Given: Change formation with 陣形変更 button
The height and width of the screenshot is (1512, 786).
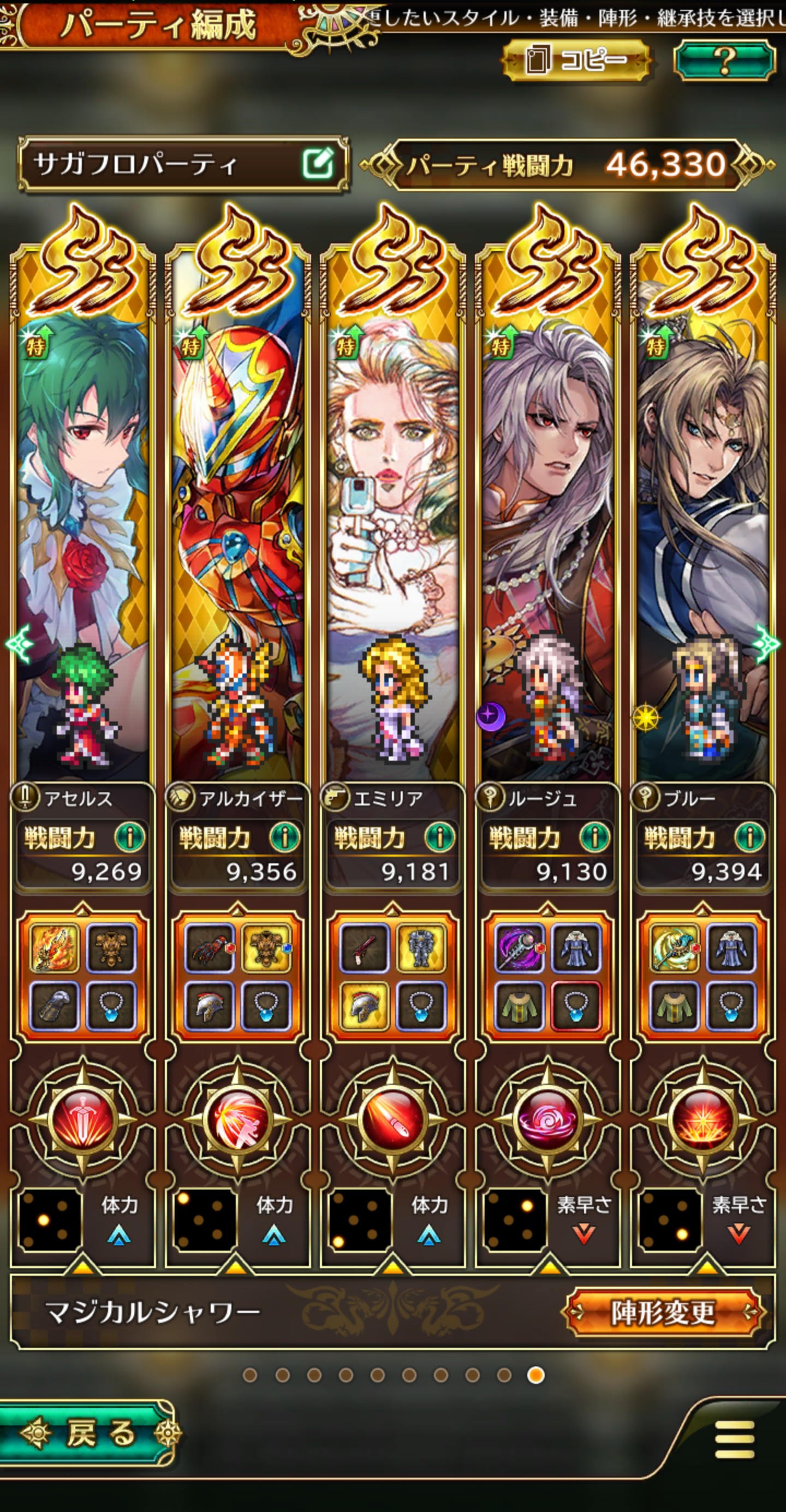Looking at the screenshot, I should click(x=663, y=1311).
